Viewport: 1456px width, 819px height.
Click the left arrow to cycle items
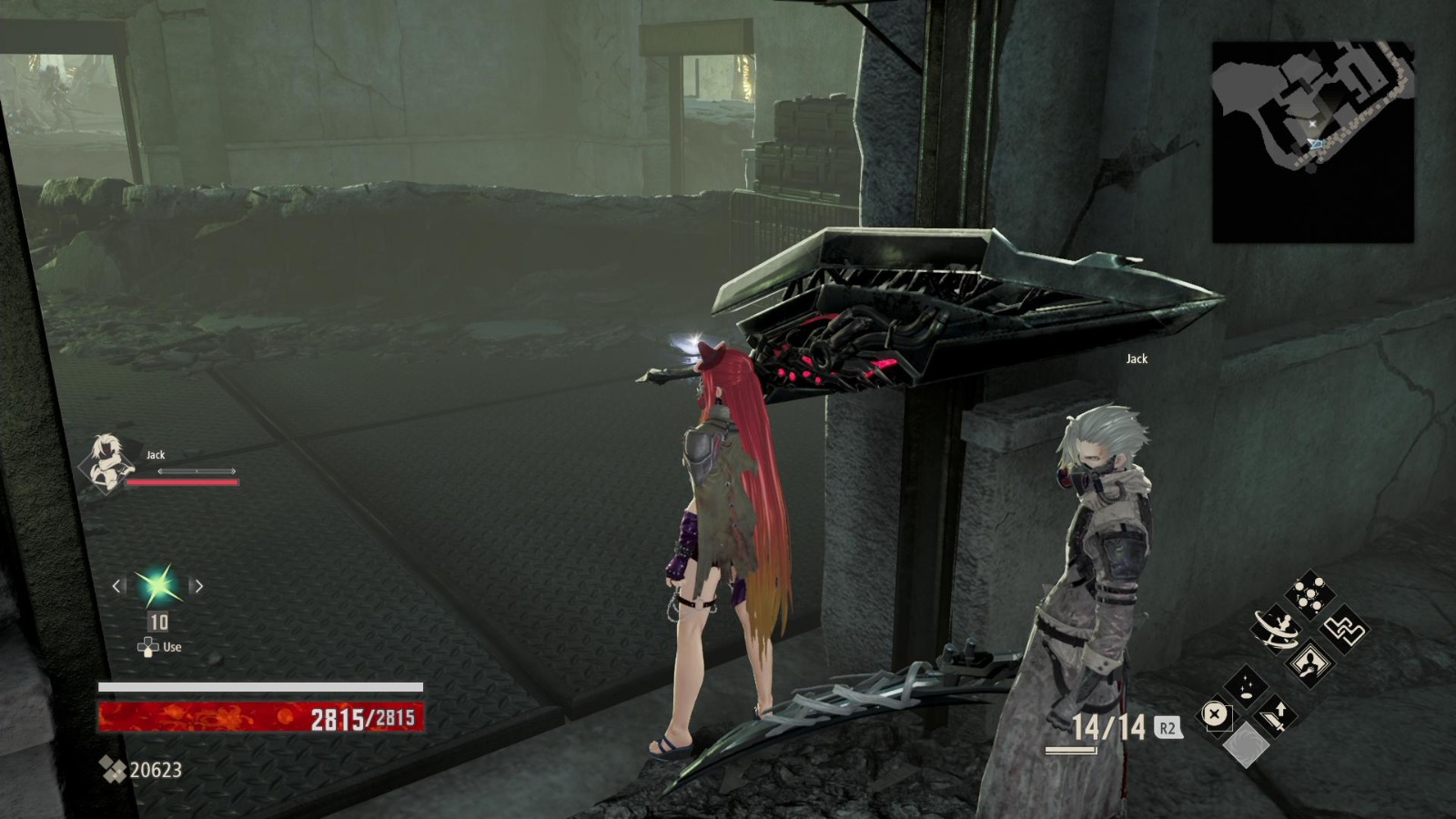point(117,587)
